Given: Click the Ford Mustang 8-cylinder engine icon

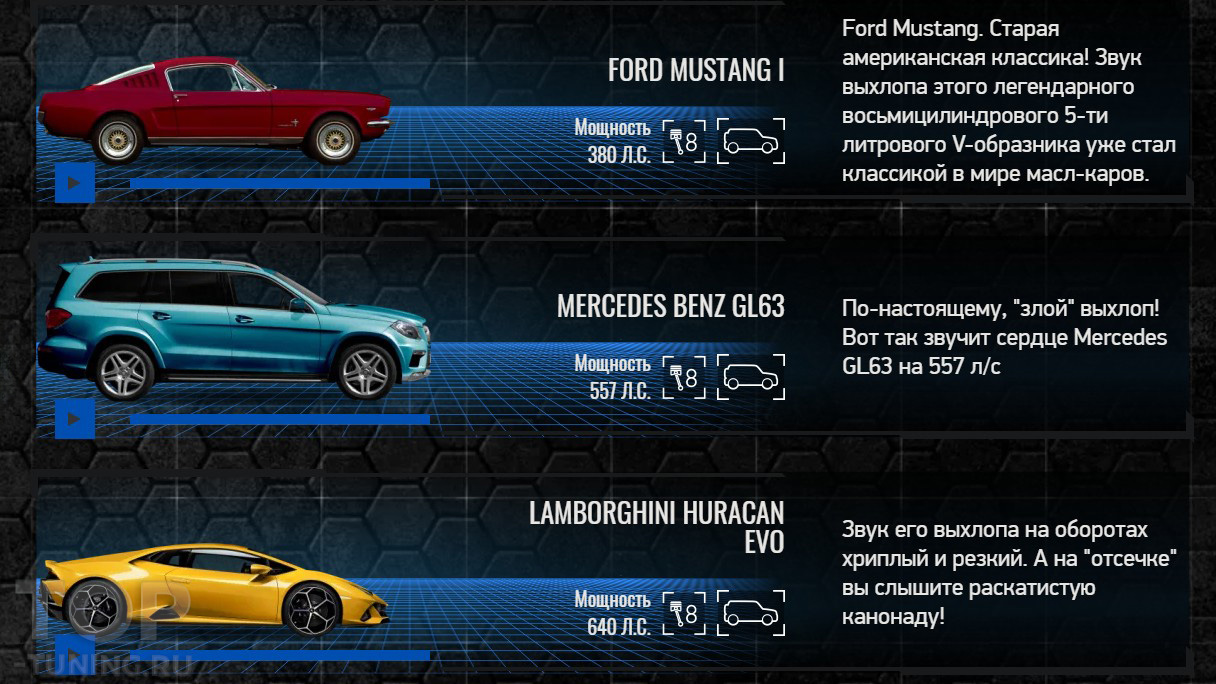Looking at the screenshot, I should tap(684, 141).
